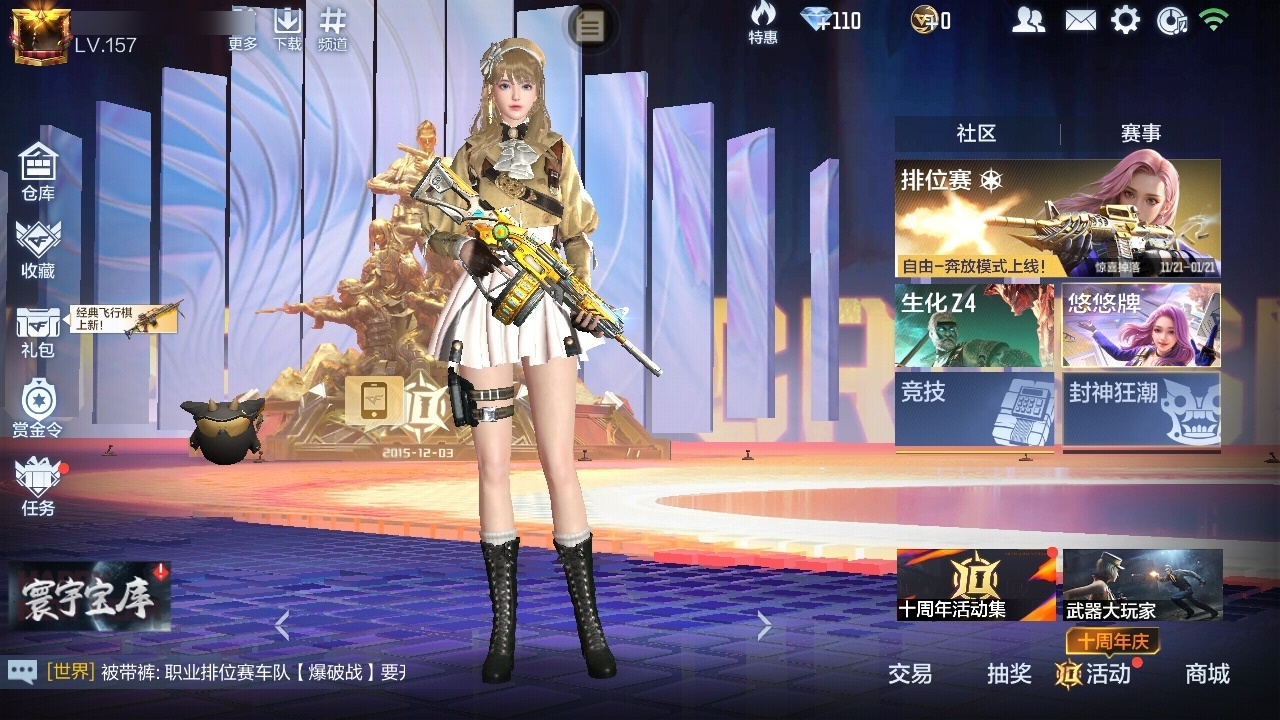This screenshot has width=1280, height=720.
Task: Open the game settings gear
Action: (1125, 19)
